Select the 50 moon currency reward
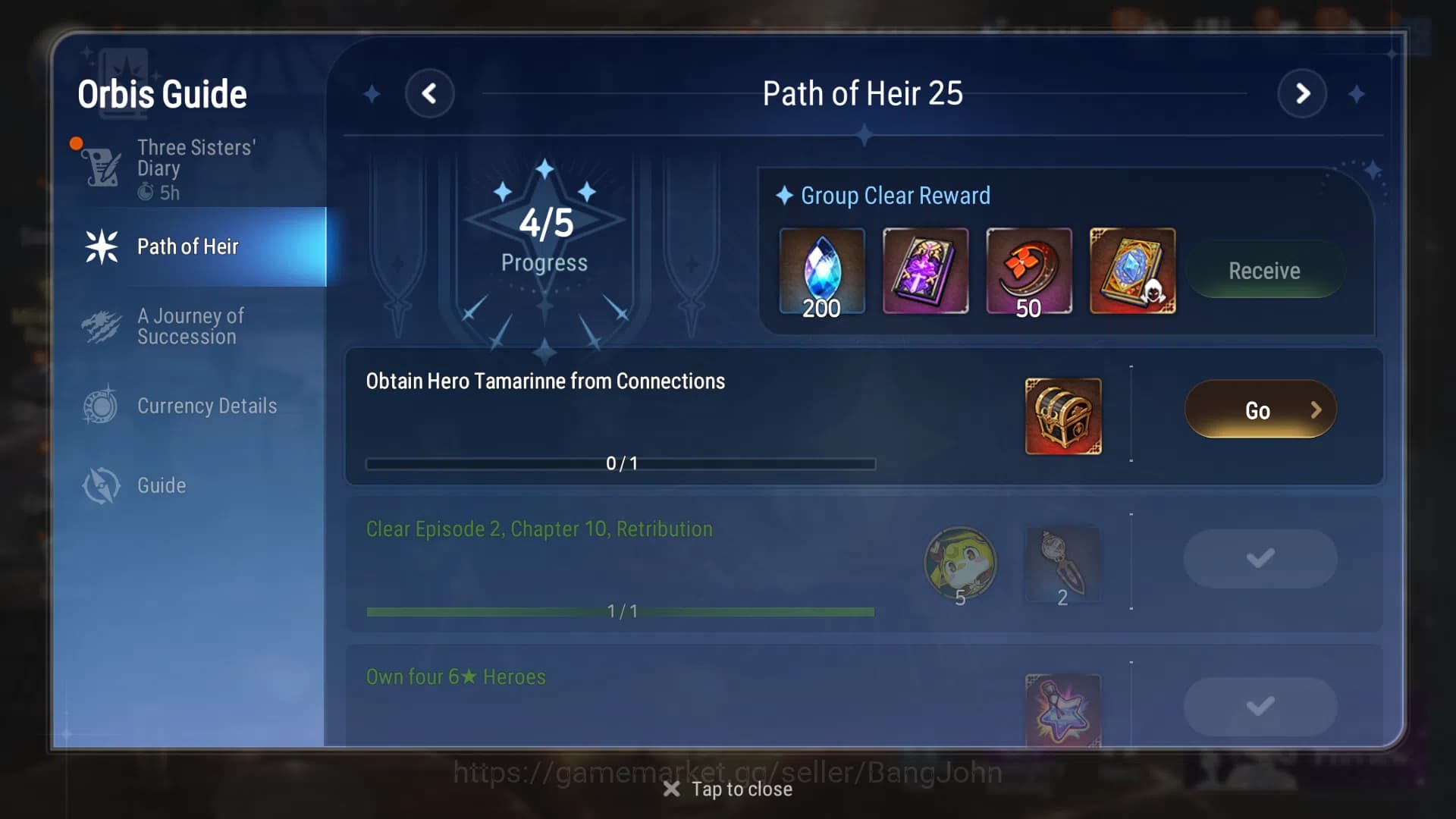This screenshot has height=819, width=1456. tap(1029, 271)
